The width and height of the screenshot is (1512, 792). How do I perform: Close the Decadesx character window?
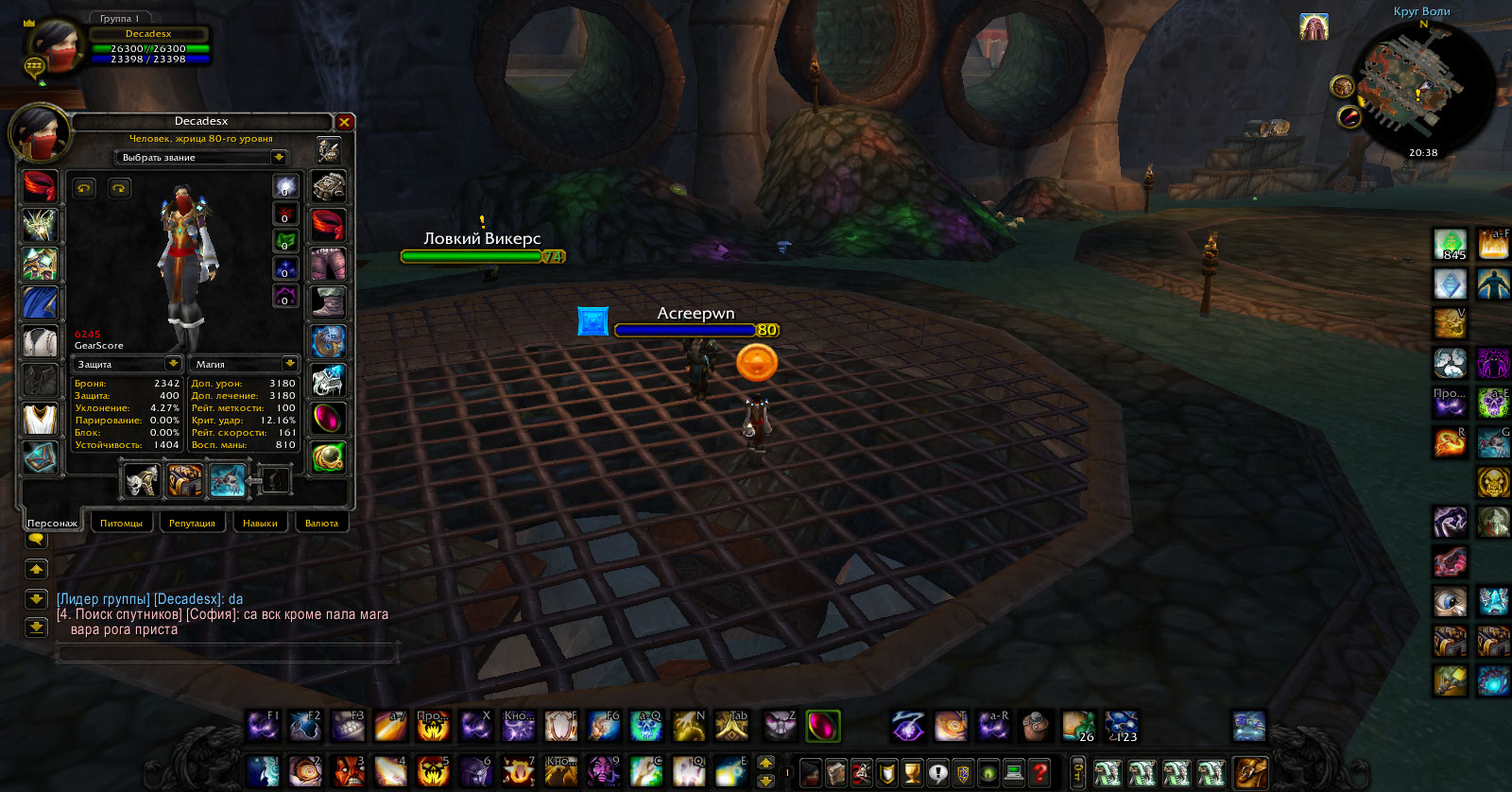tap(344, 122)
